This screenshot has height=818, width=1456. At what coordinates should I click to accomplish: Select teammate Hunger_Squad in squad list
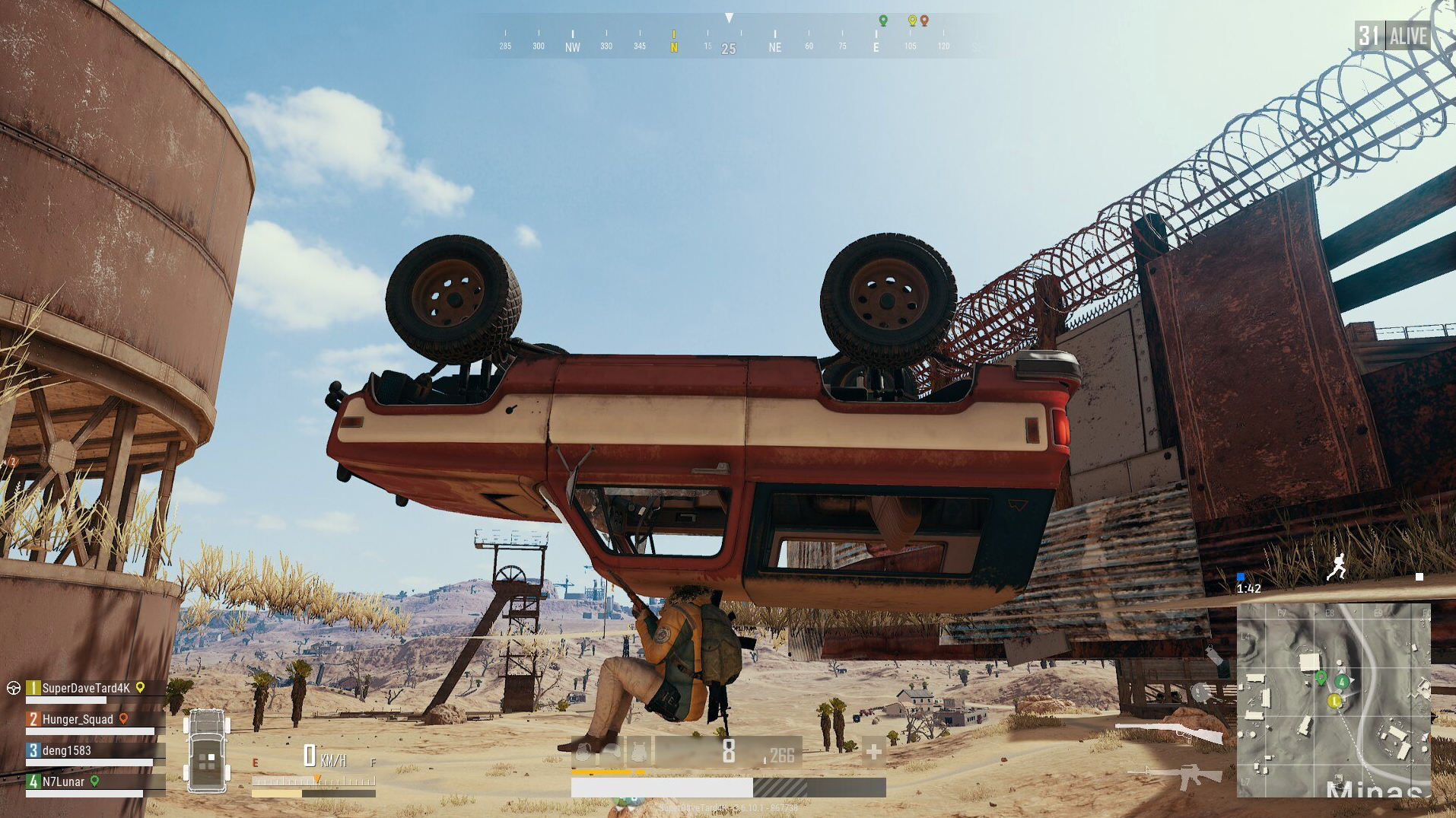(77, 719)
